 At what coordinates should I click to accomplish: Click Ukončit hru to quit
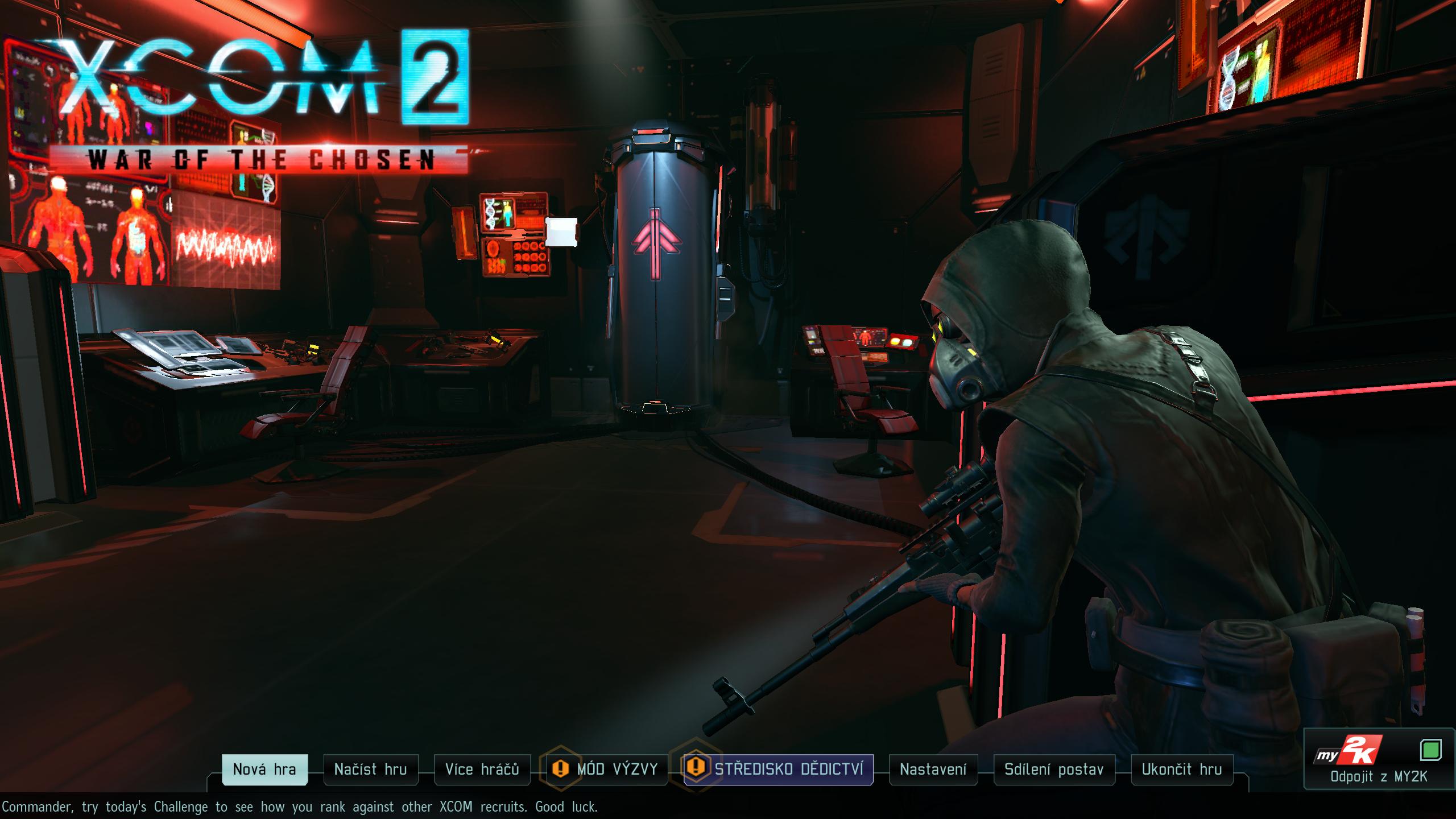coord(1182,770)
